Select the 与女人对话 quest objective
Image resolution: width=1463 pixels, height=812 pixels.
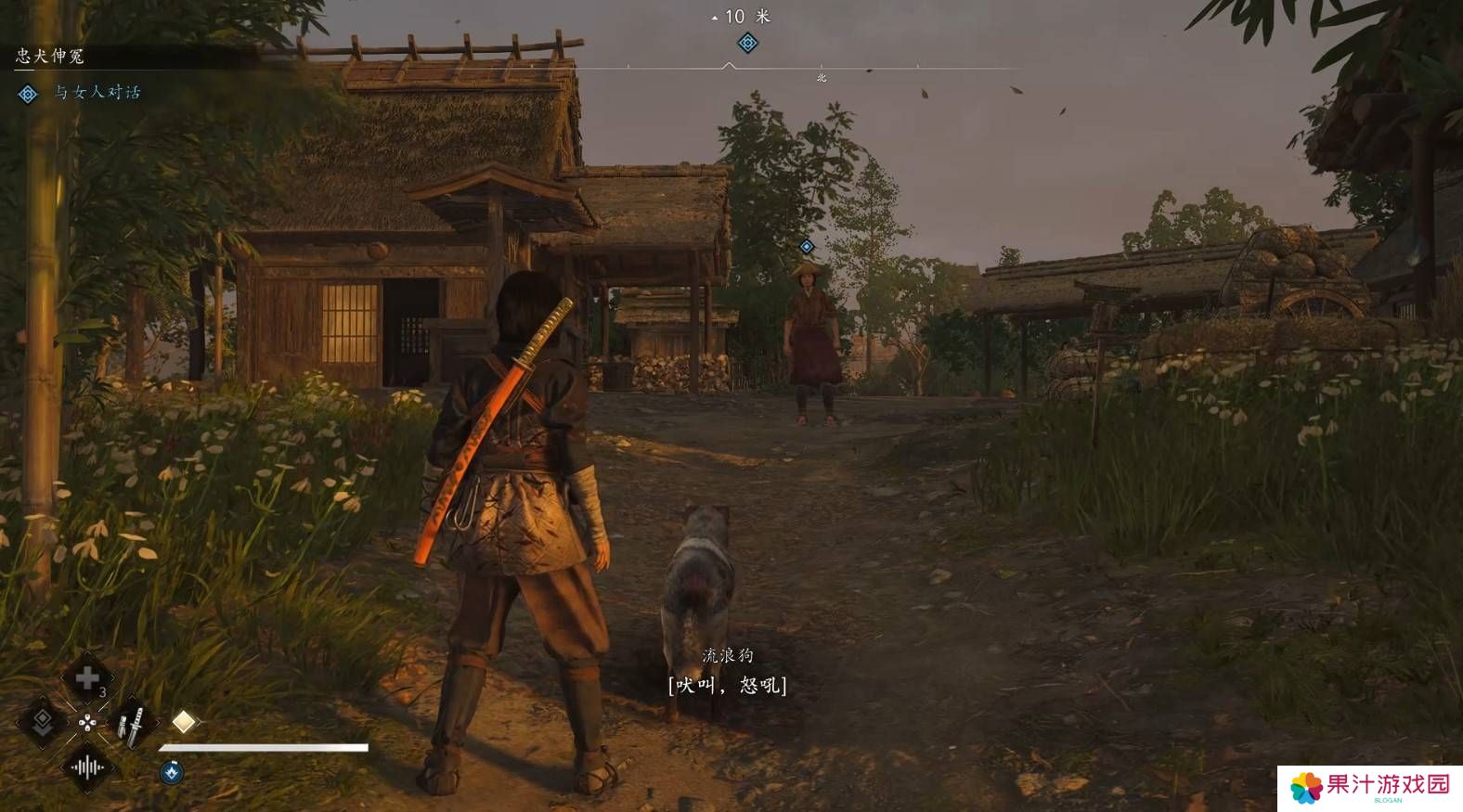(97, 92)
